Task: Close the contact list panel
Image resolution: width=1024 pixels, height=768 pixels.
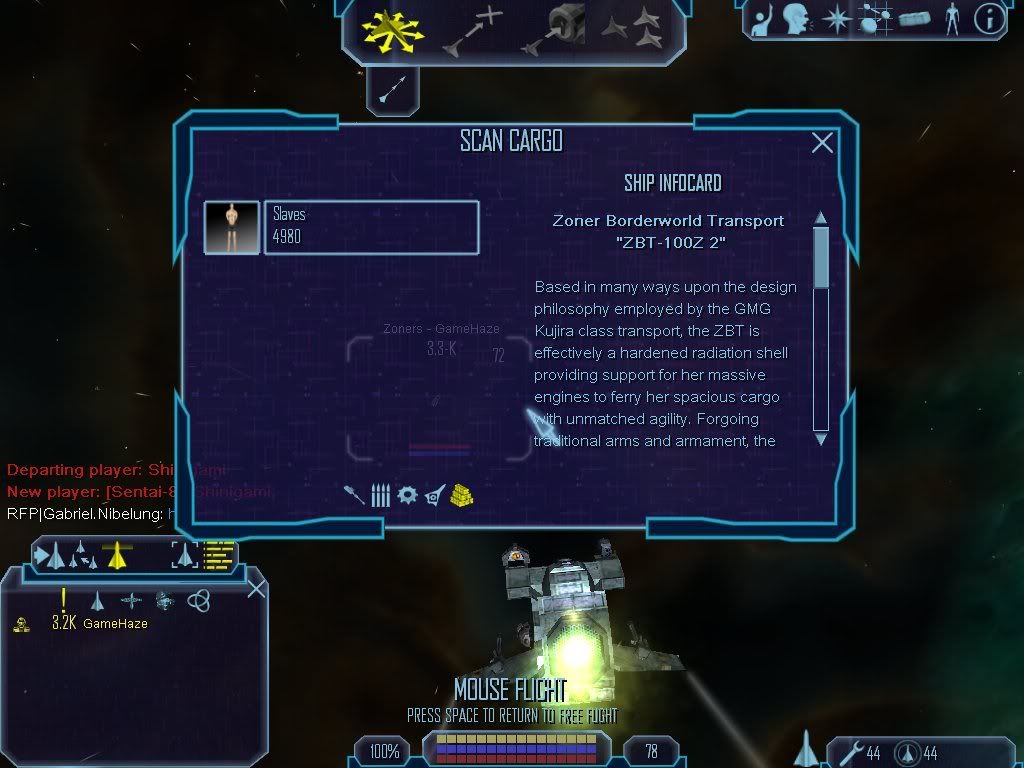Action: 256,588
